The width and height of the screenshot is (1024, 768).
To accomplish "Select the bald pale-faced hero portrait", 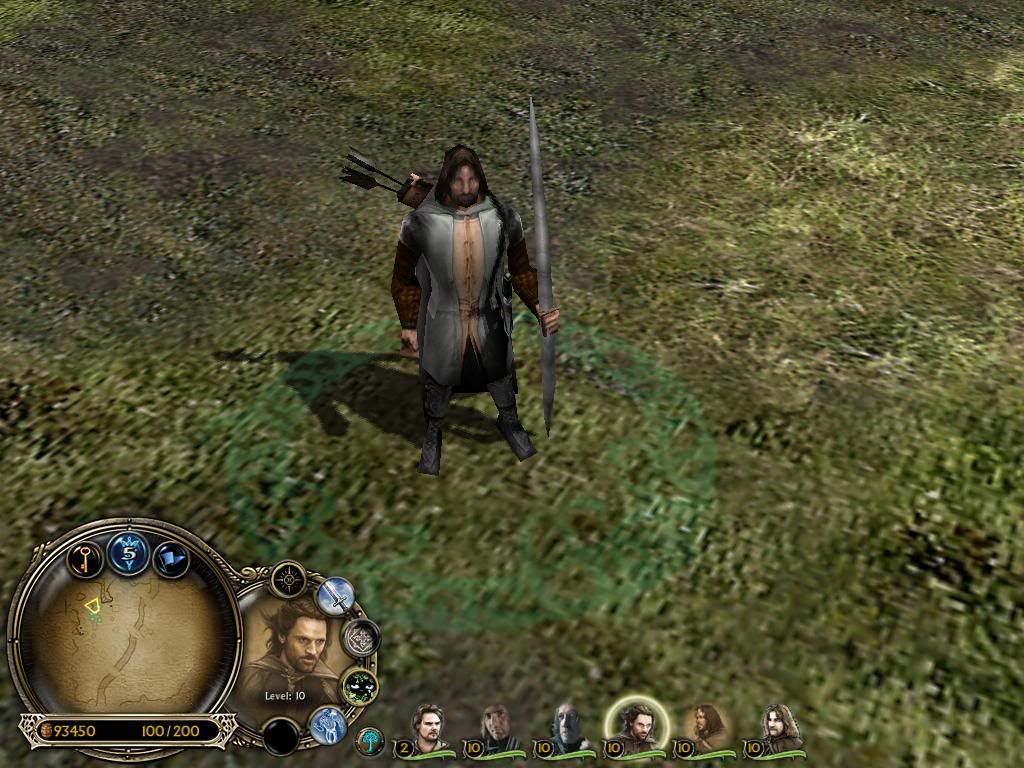I will point(568,727).
